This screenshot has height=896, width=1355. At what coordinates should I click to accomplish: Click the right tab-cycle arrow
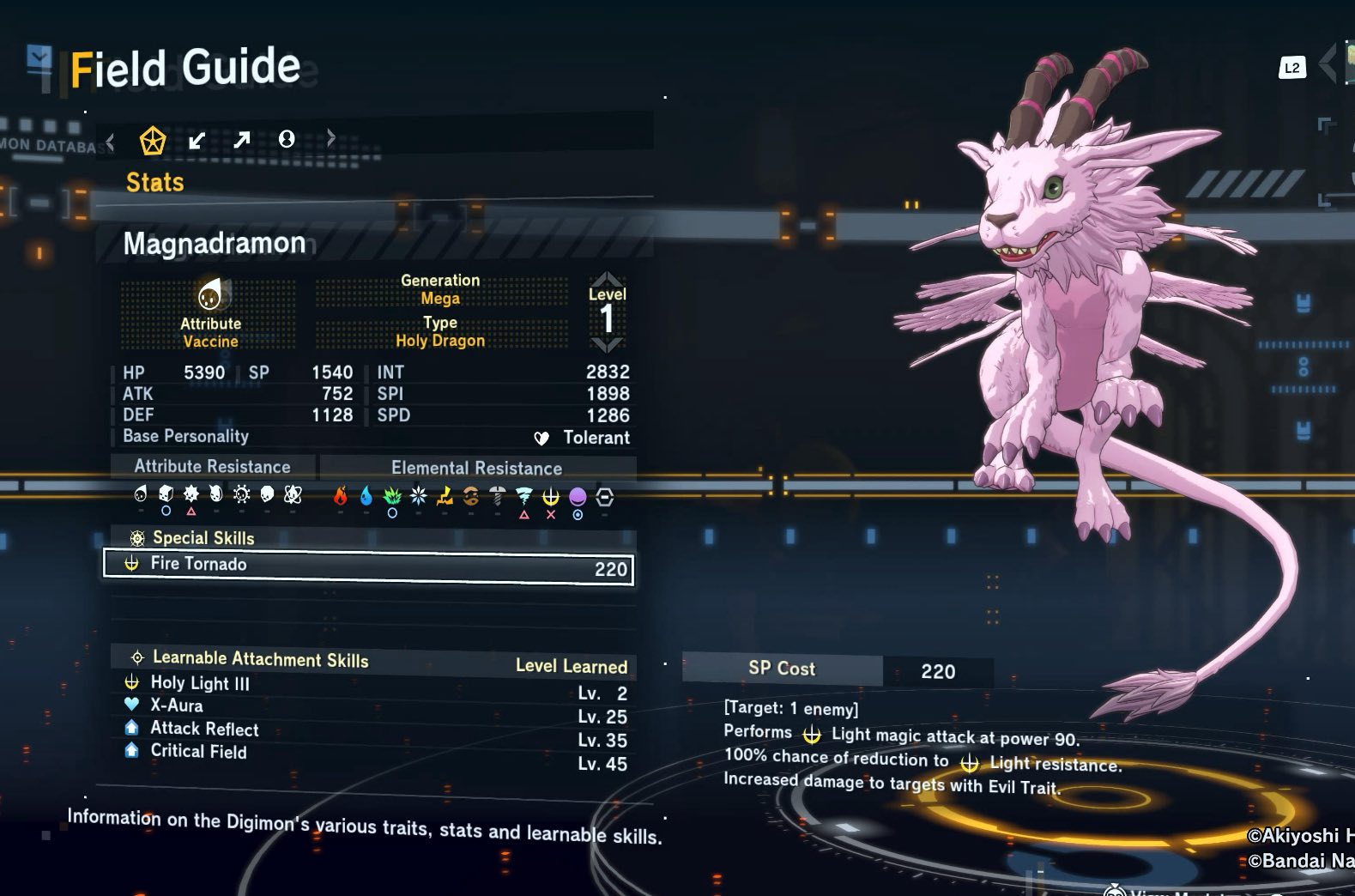coord(331,138)
